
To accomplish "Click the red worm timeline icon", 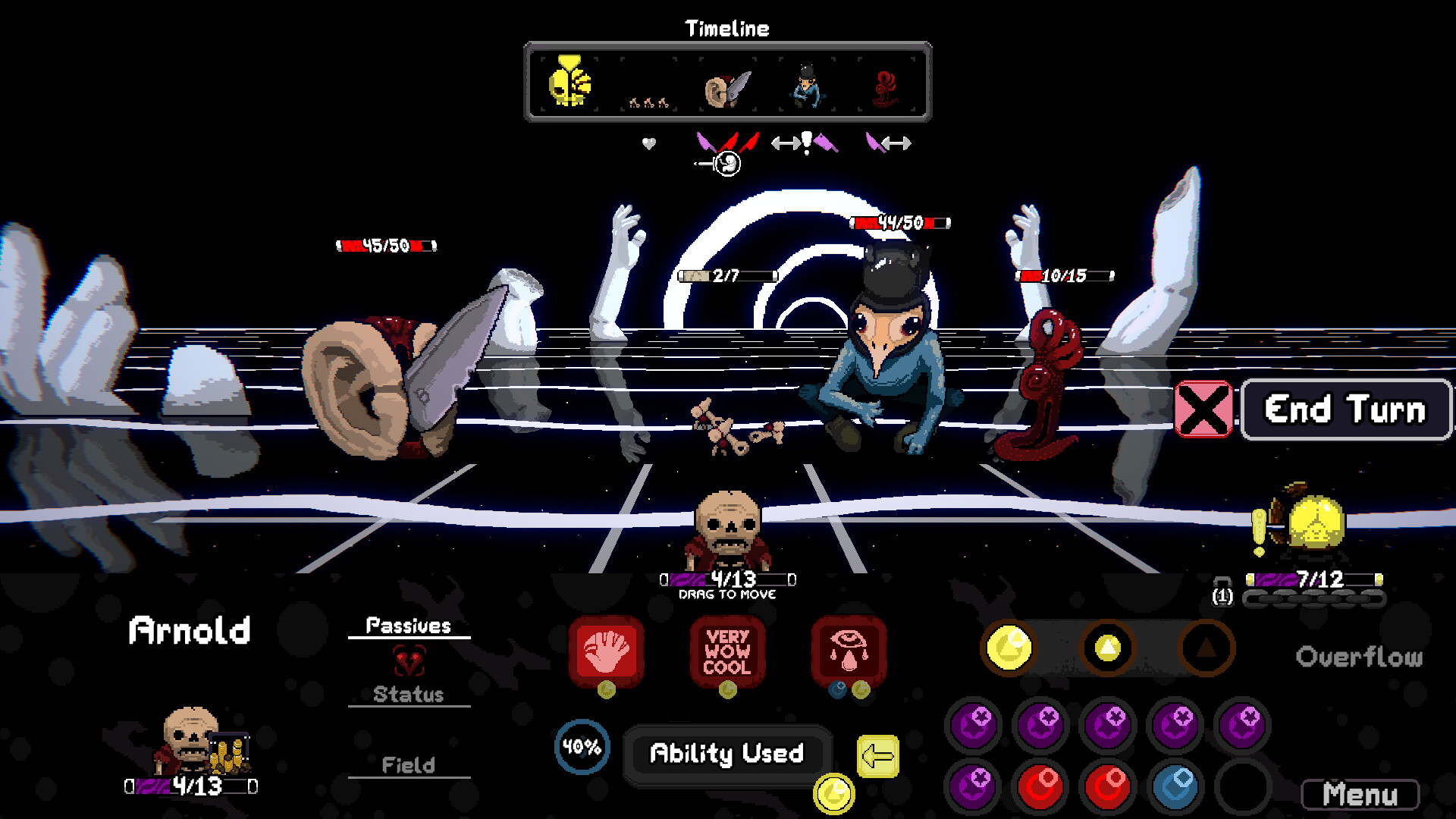I will click(885, 89).
